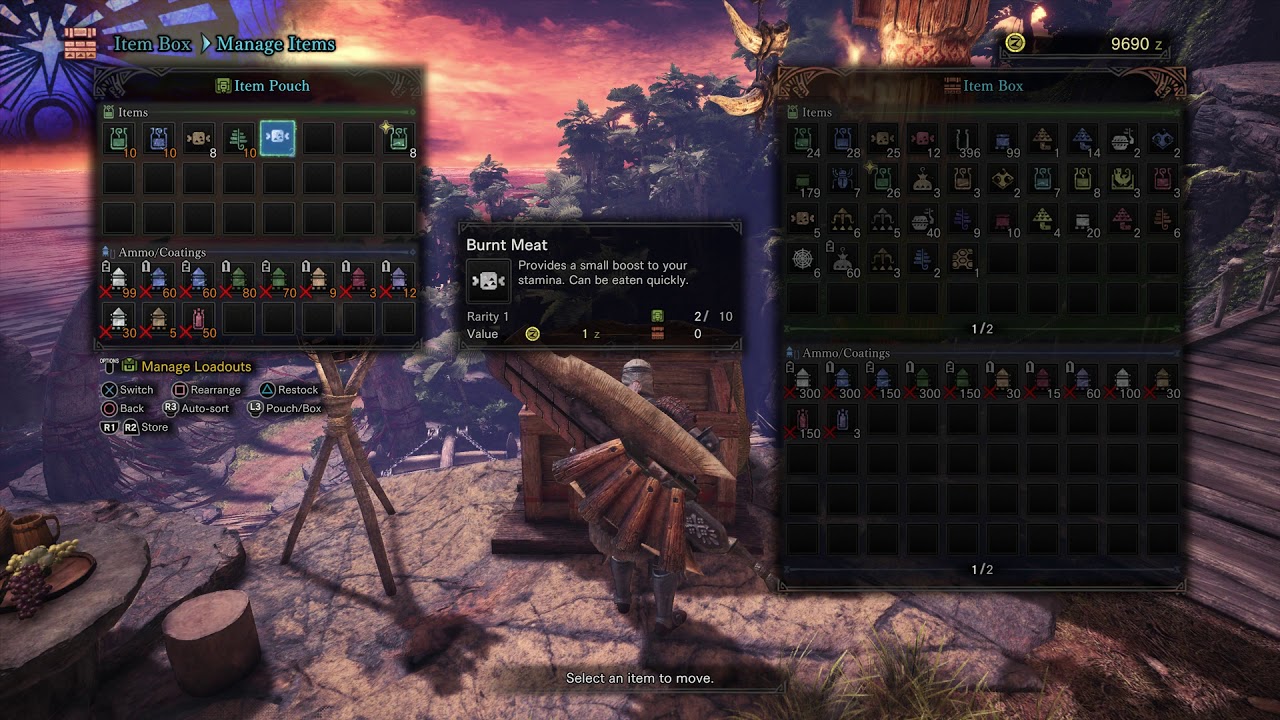Select the box's pink coating bottle with 150
This screenshot has height=720, width=1280.
pyautogui.click(x=802, y=420)
